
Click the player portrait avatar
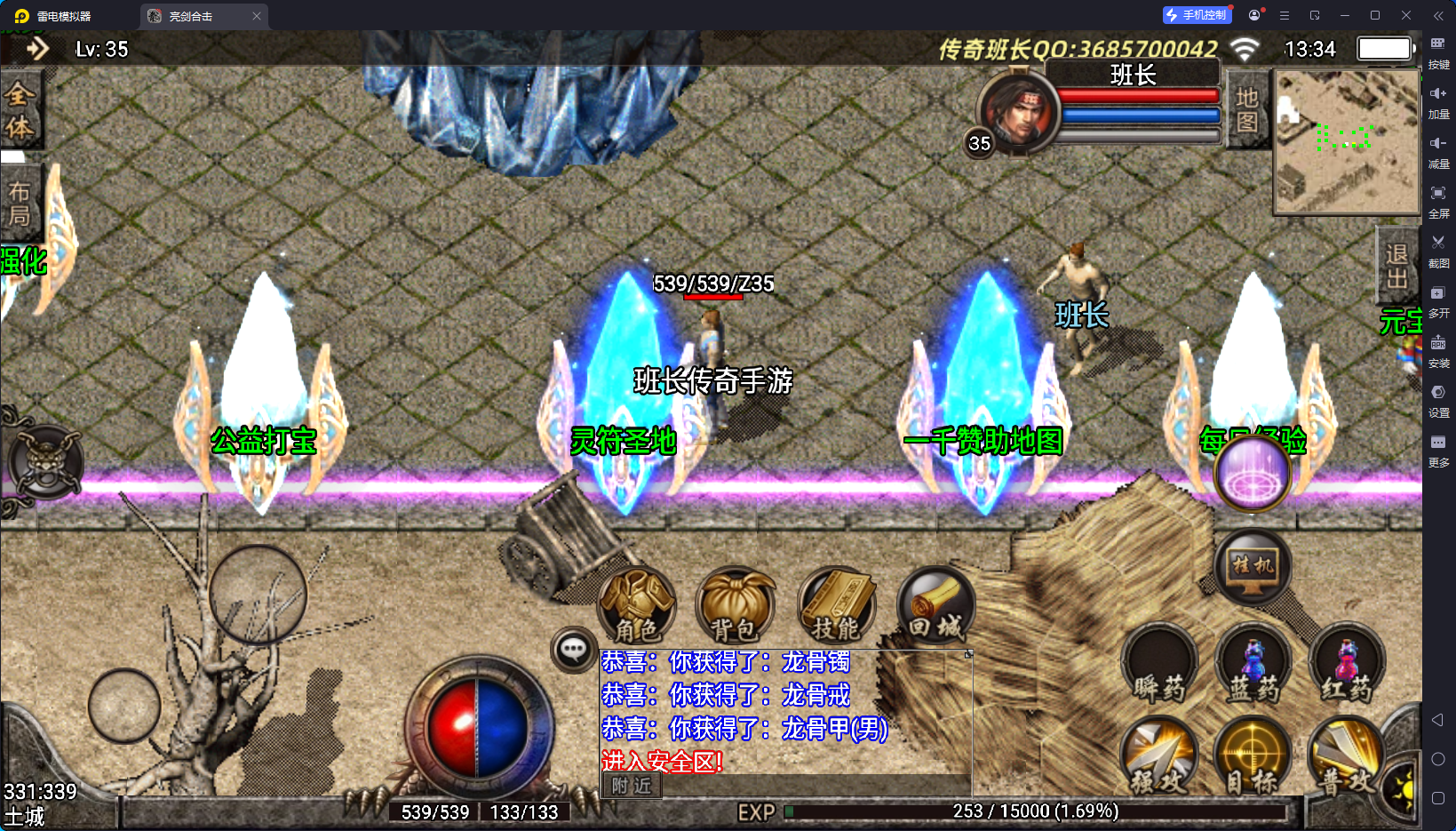(x=1019, y=110)
